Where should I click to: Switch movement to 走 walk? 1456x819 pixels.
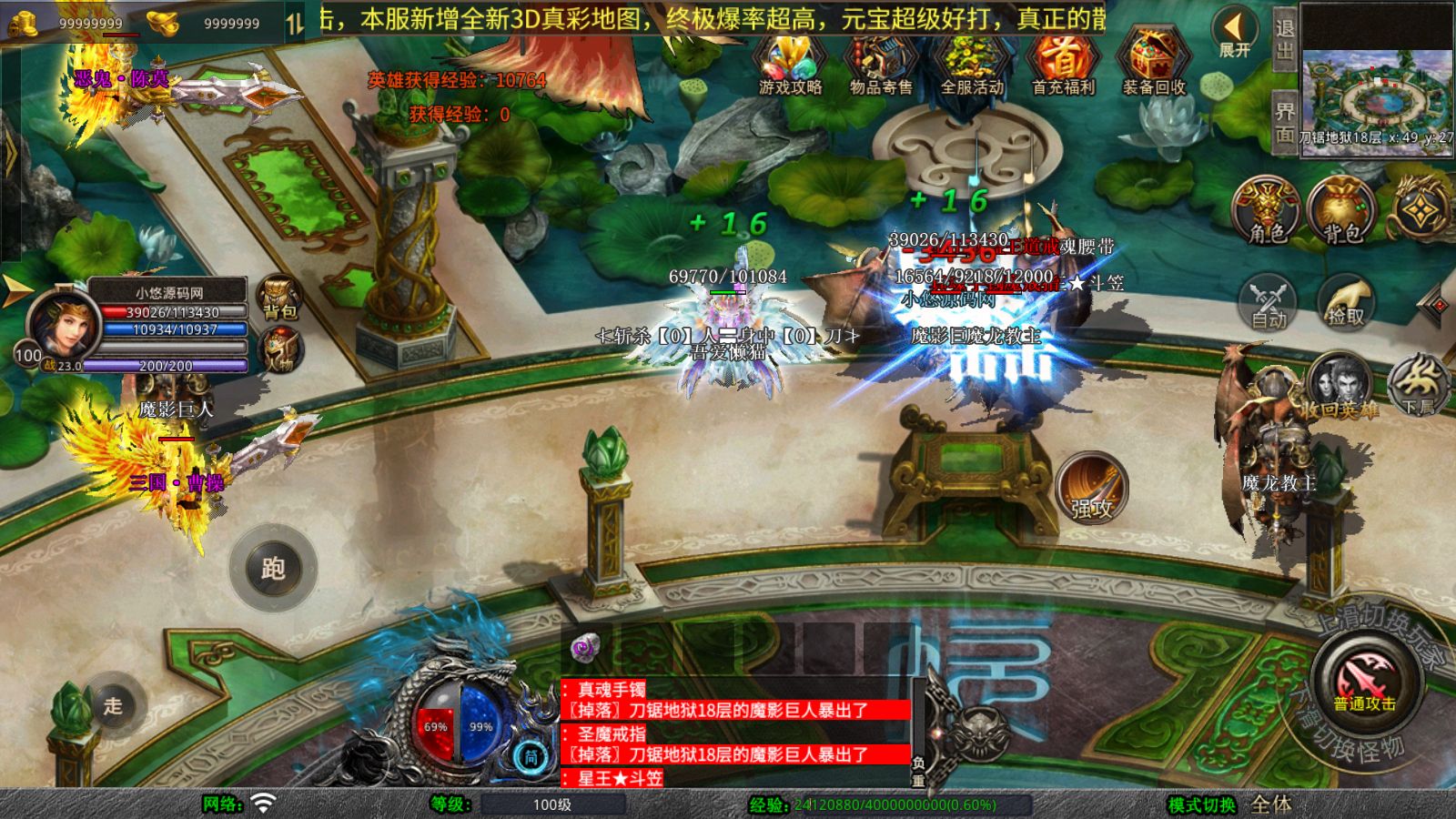click(x=112, y=705)
